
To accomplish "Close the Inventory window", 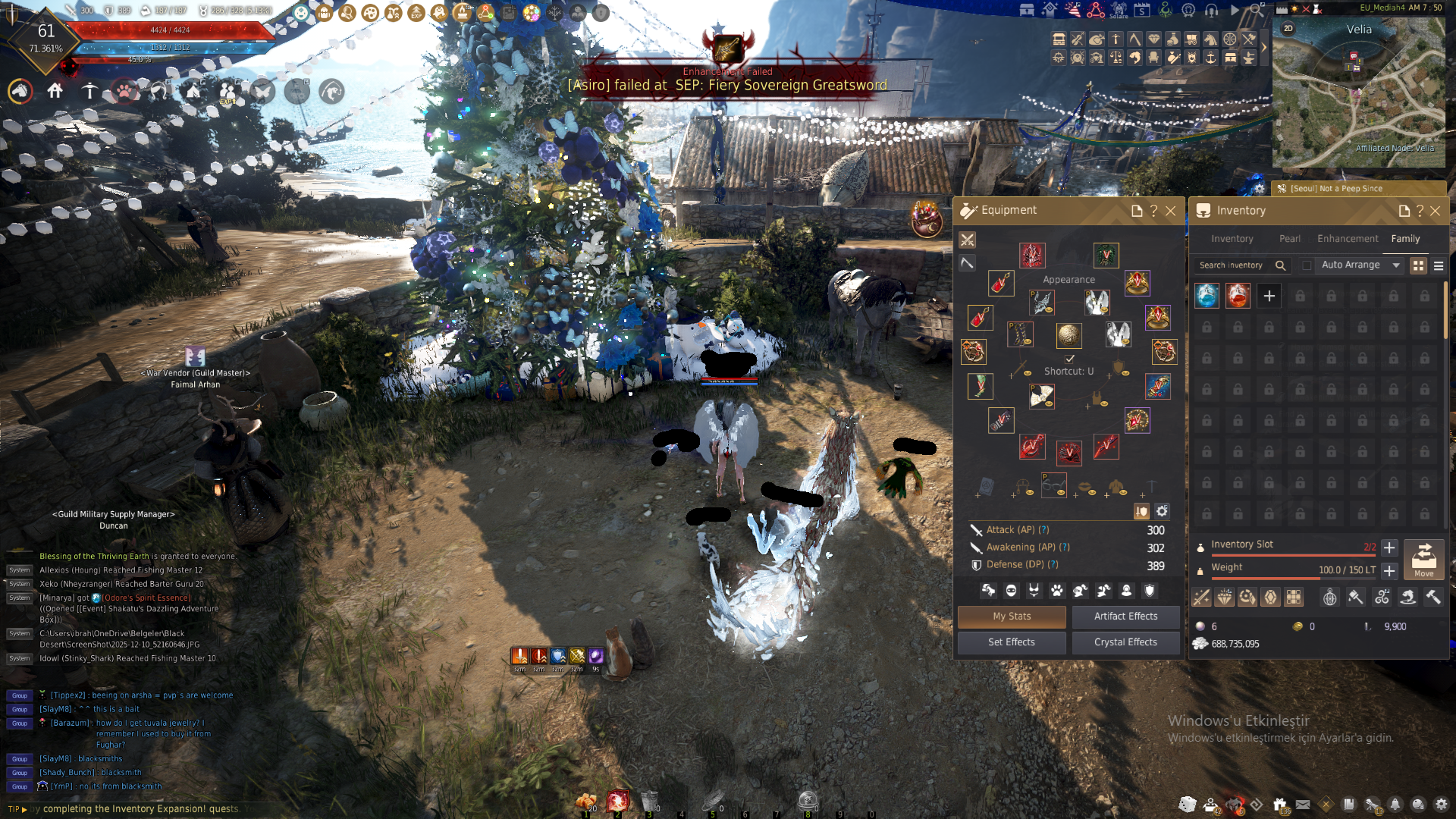I will pyautogui.click(x=1436, y=211).
